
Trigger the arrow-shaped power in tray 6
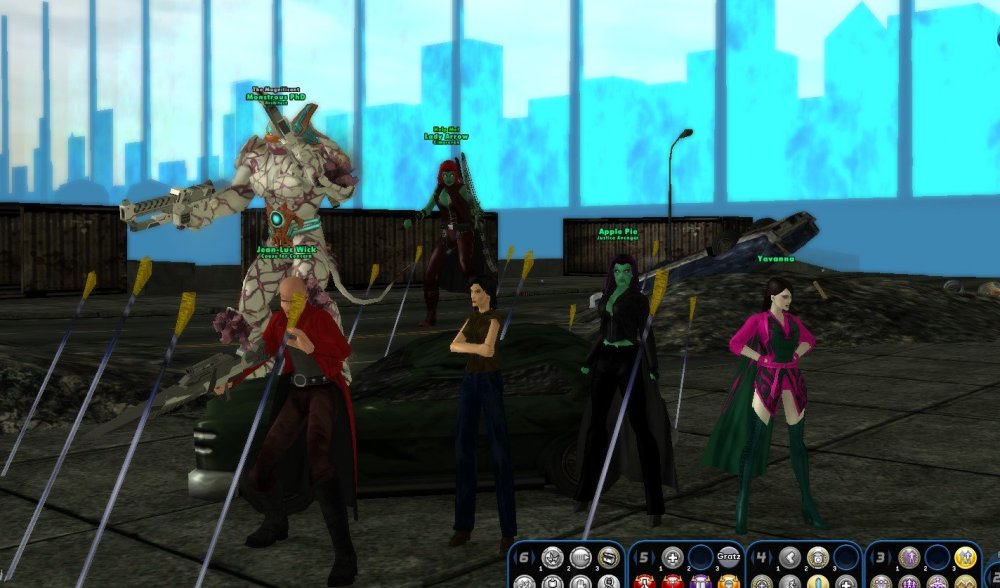[x=581, y=558]
